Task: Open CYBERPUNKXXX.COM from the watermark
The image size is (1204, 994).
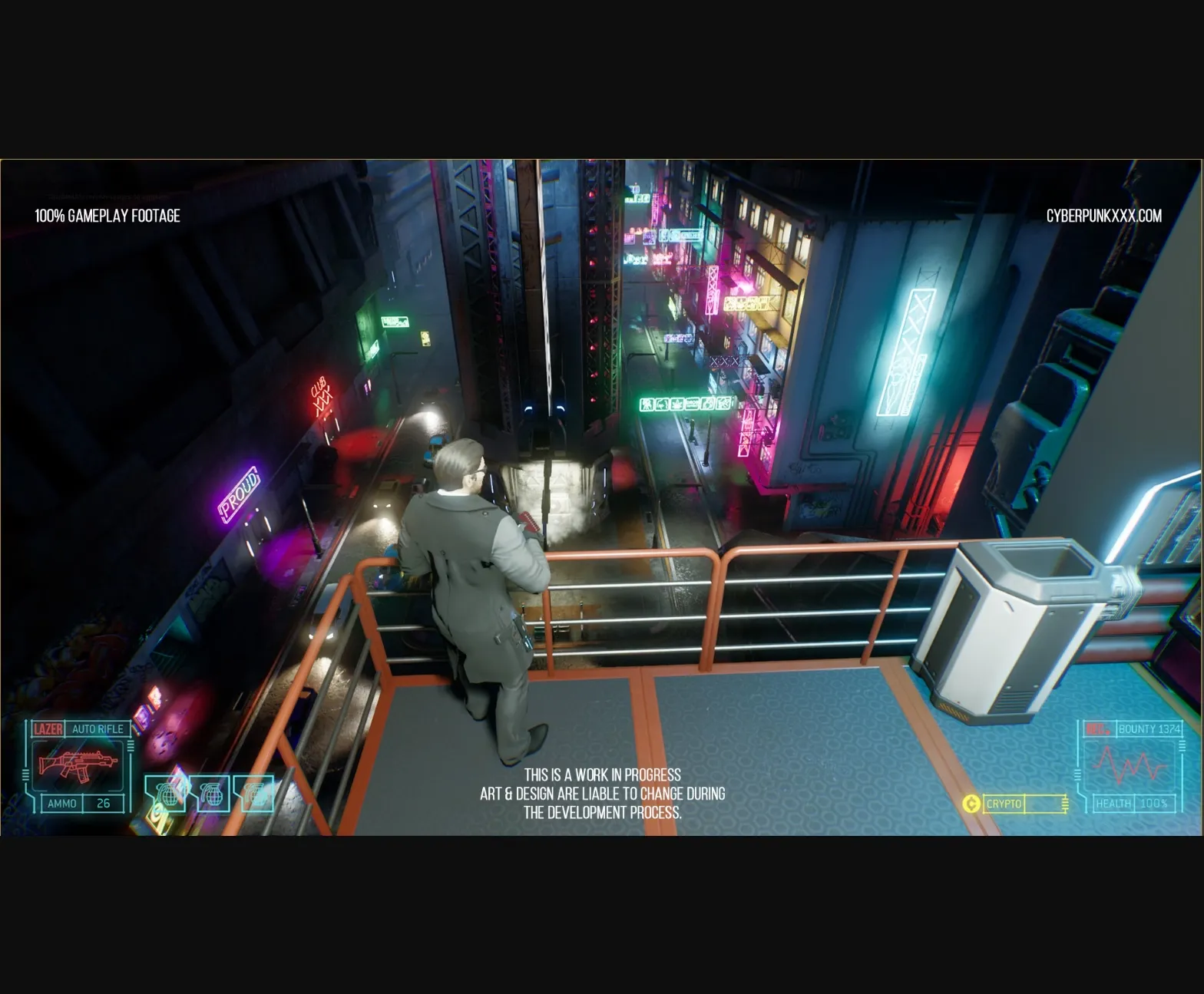Action: [1105, 216]
